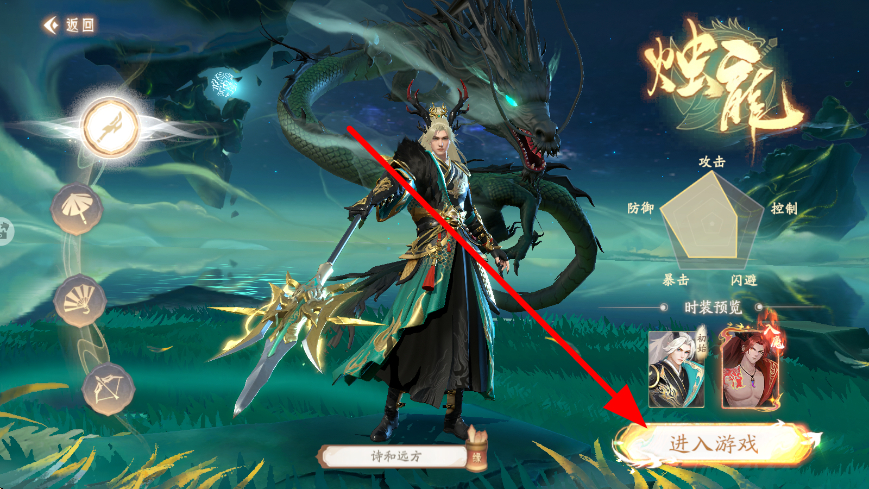Image resolution: width=869 pixels, height=489 pixels.
Task: Pick the folding fan class icon
Action: (x=79, y=300)
